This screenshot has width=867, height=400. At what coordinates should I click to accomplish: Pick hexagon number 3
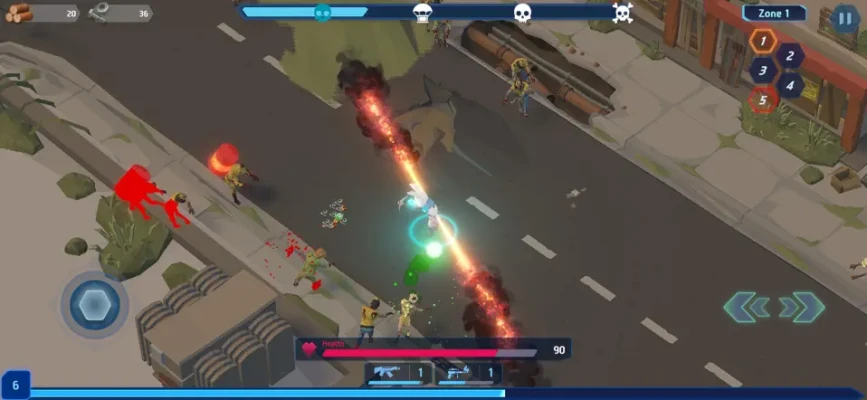tap(763, 71)
